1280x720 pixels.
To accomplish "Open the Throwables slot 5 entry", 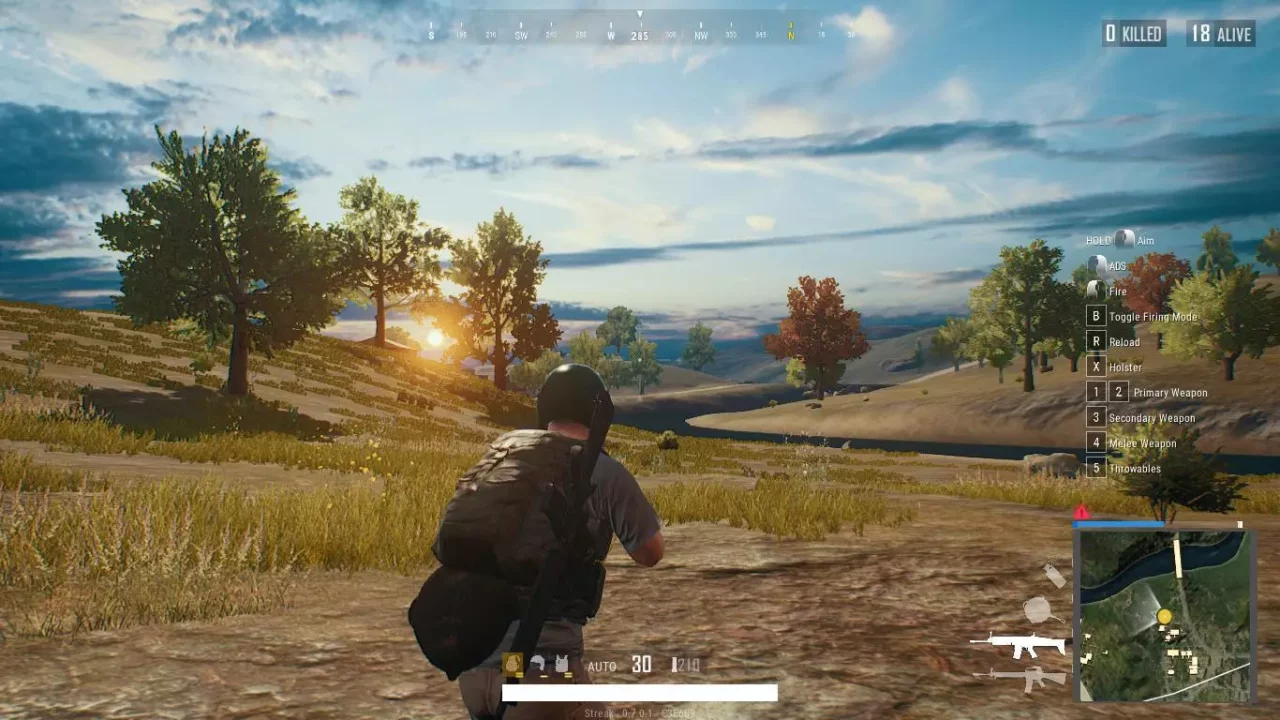I will click(x=1096, y=468).
